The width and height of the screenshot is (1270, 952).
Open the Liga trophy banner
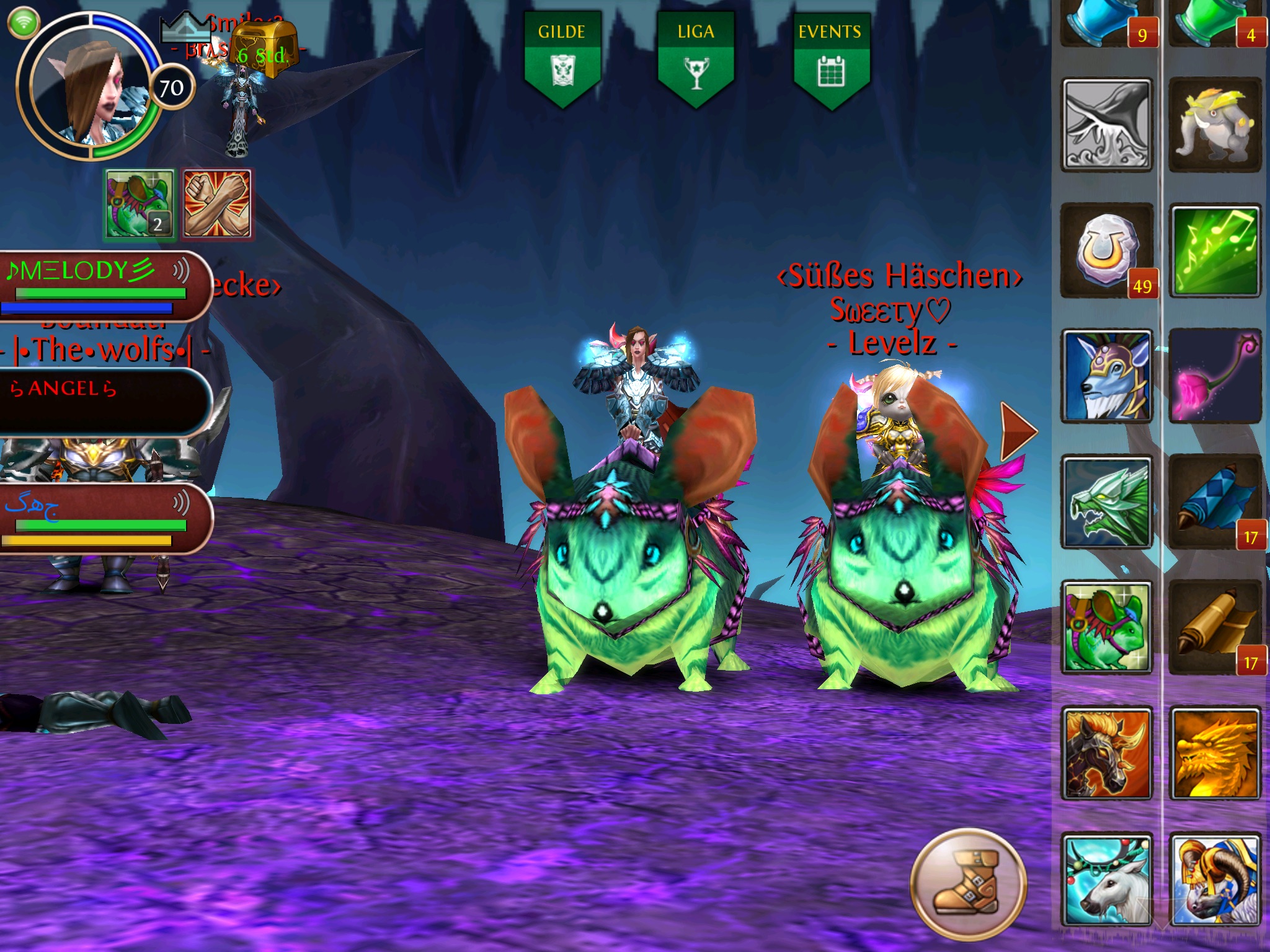696,59
